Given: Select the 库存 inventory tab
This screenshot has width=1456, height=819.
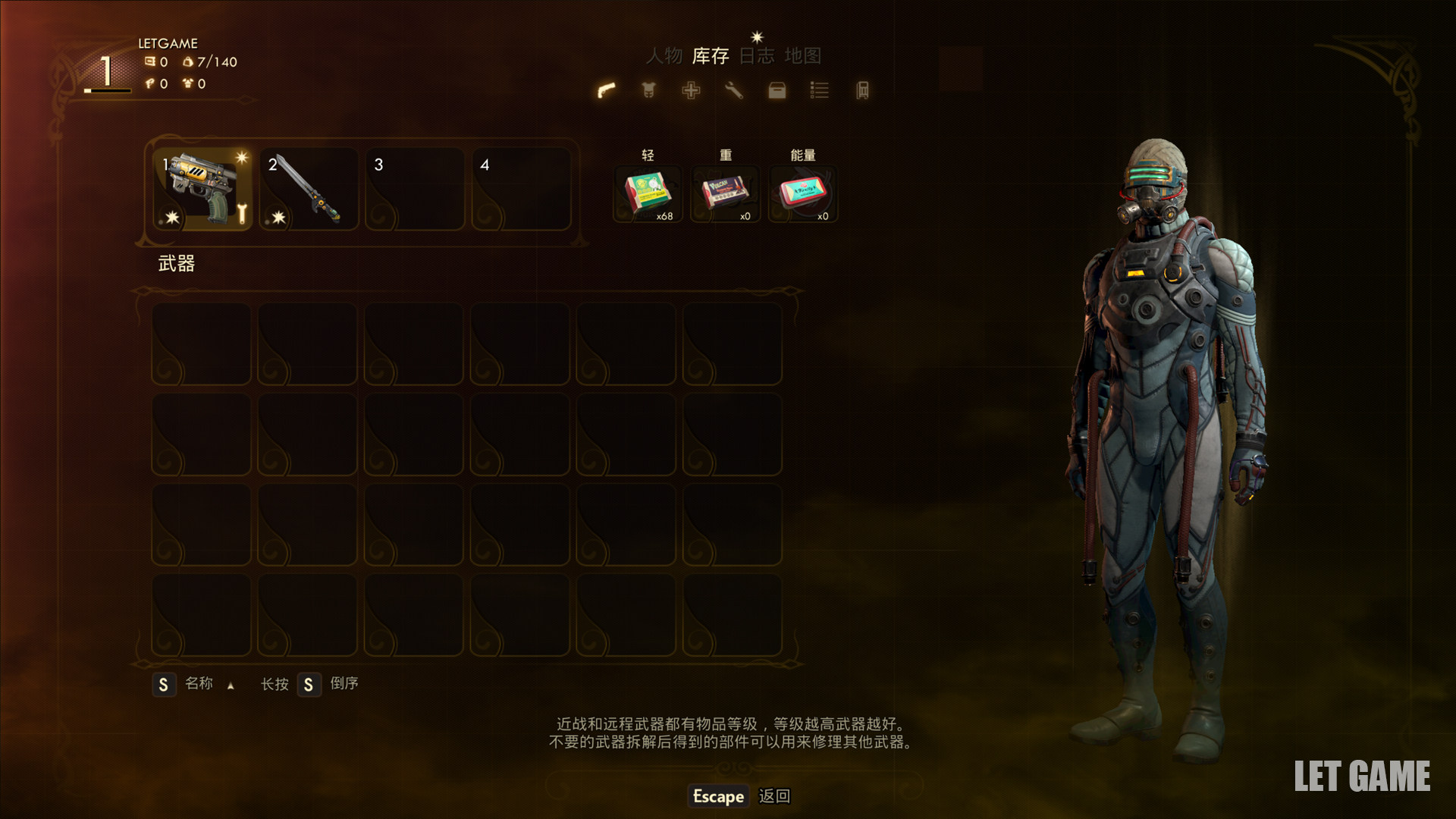Looking at the screenshot, I should coord(711,56).
